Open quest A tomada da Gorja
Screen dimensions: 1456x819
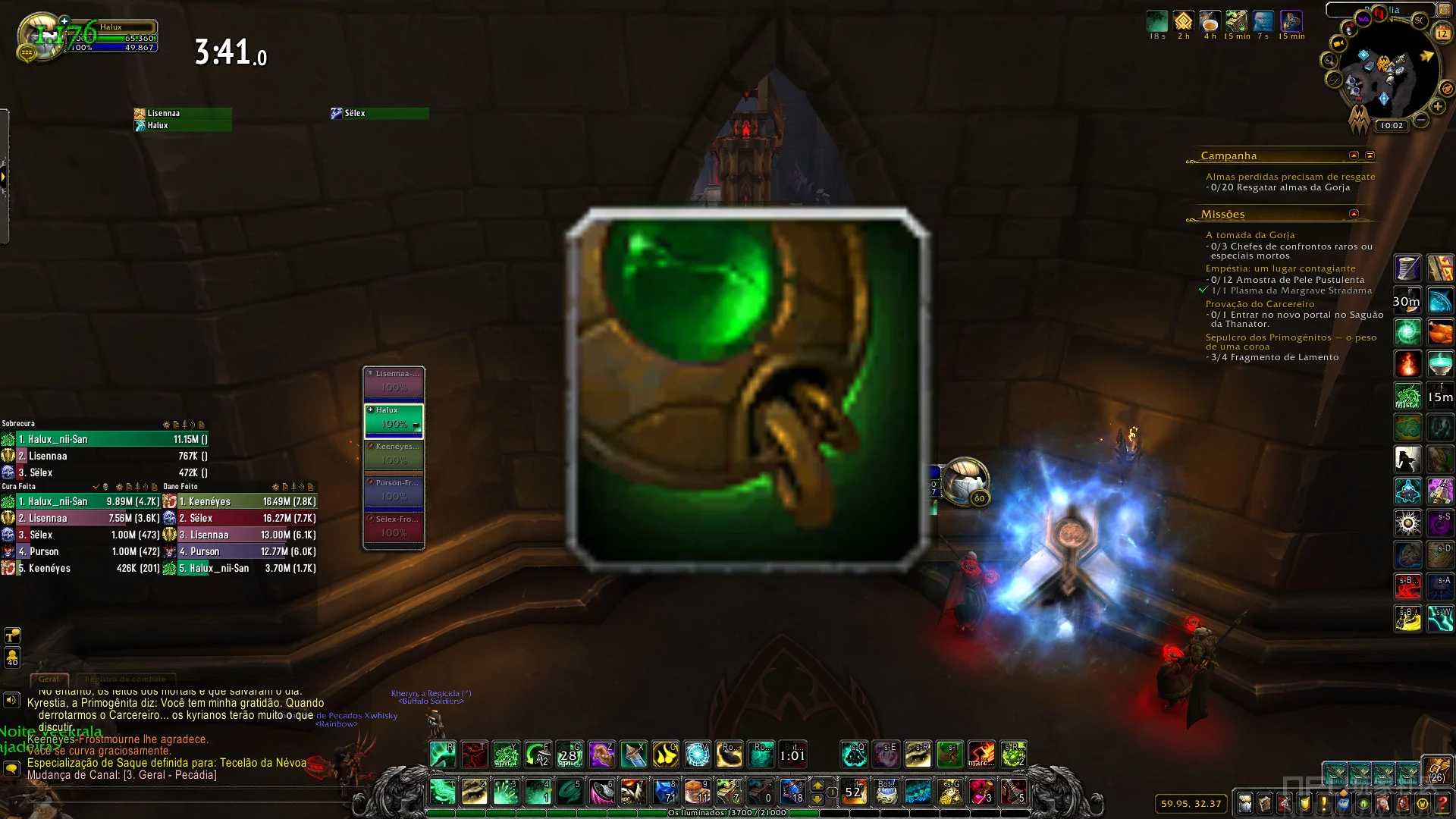tap(1250, 235)
